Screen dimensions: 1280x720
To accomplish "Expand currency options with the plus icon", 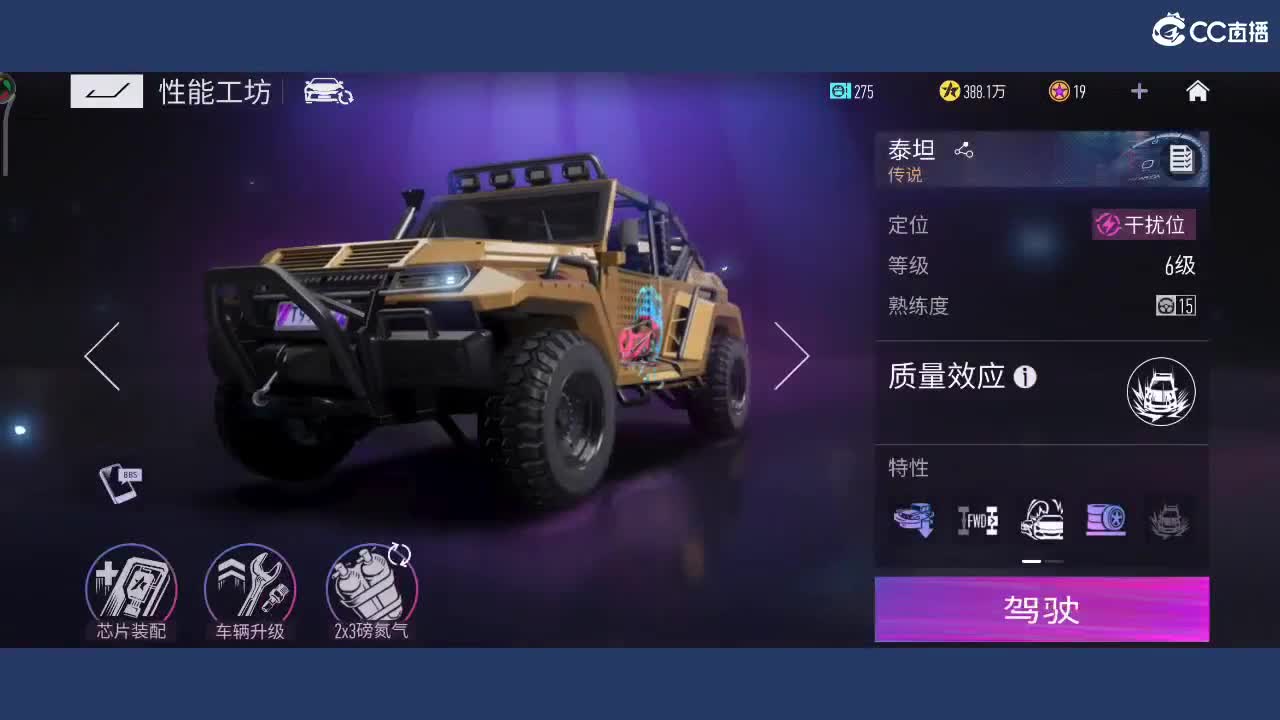I will [x=1138, y=91].
